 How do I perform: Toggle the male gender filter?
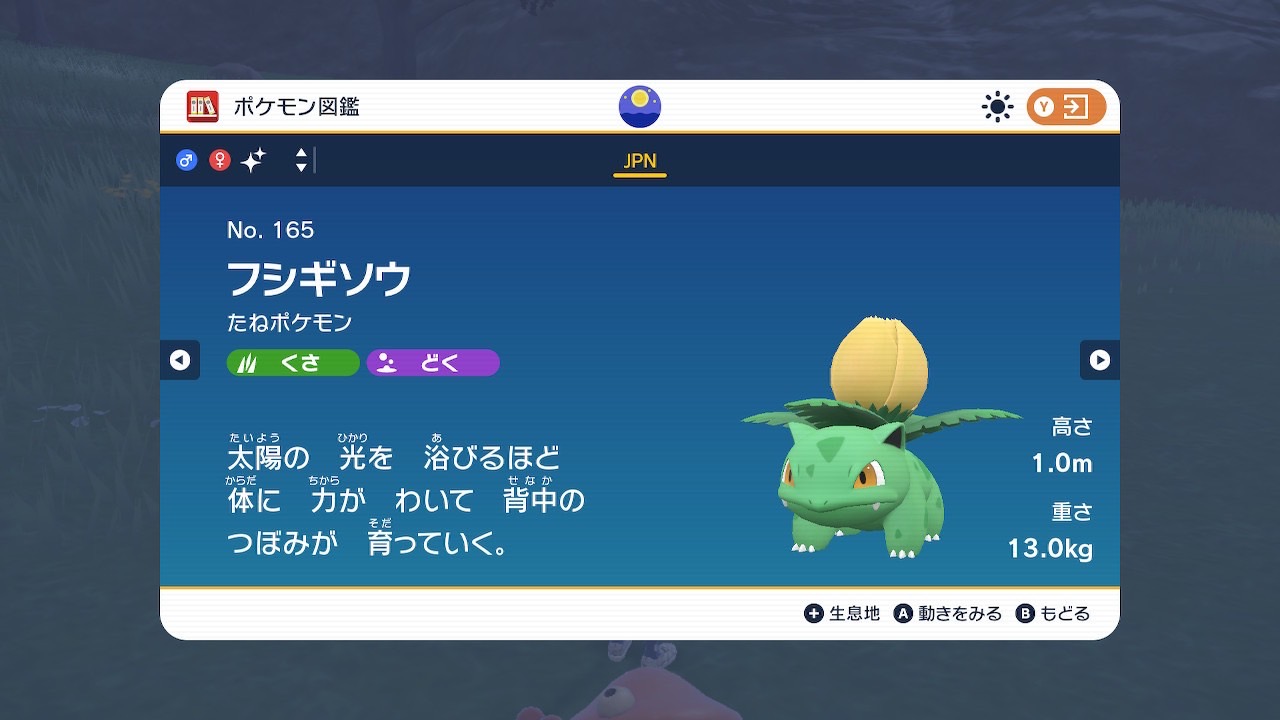click(186, 160)
